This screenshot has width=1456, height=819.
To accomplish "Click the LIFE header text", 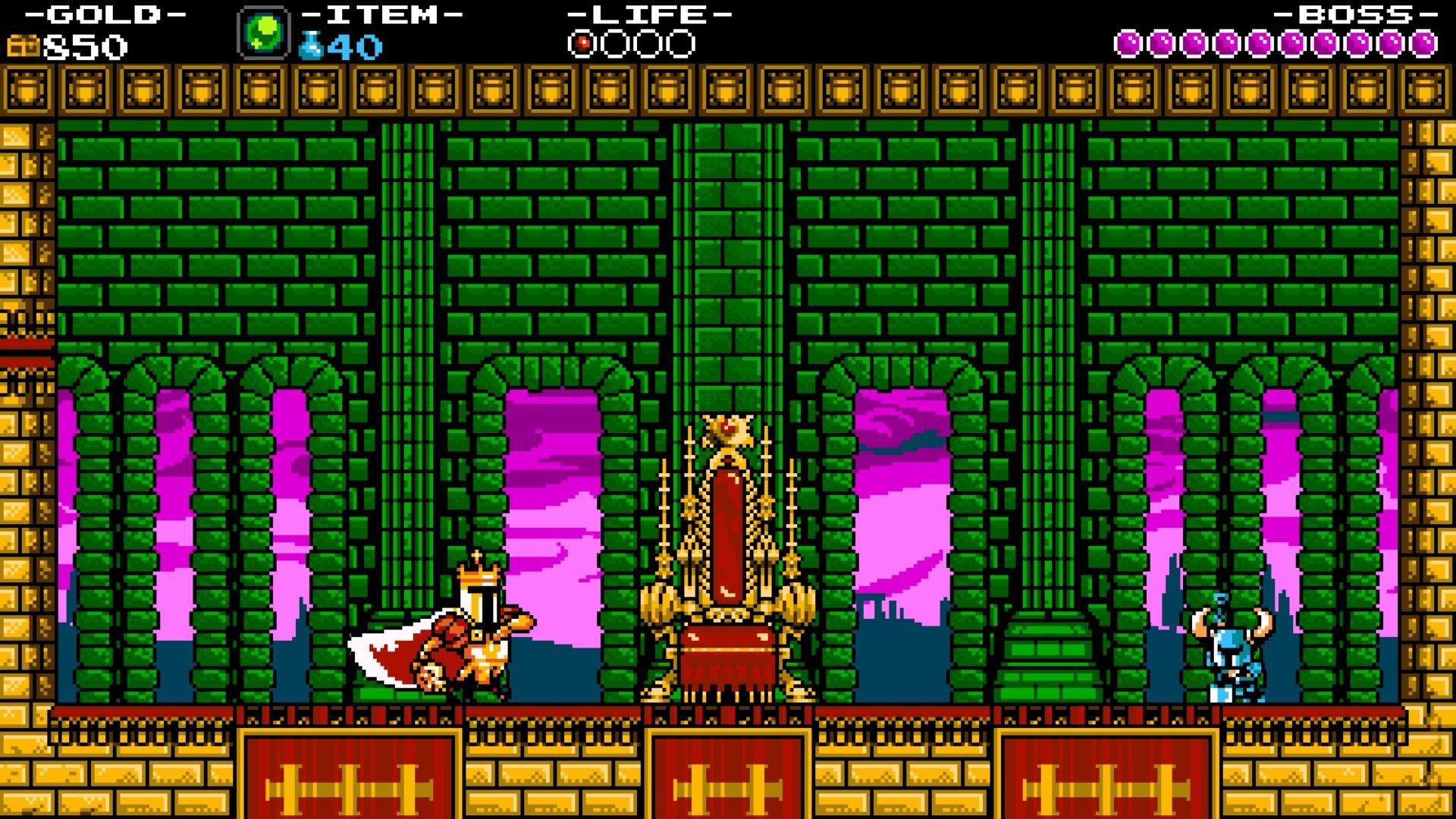I will click(x=648, y=14).
